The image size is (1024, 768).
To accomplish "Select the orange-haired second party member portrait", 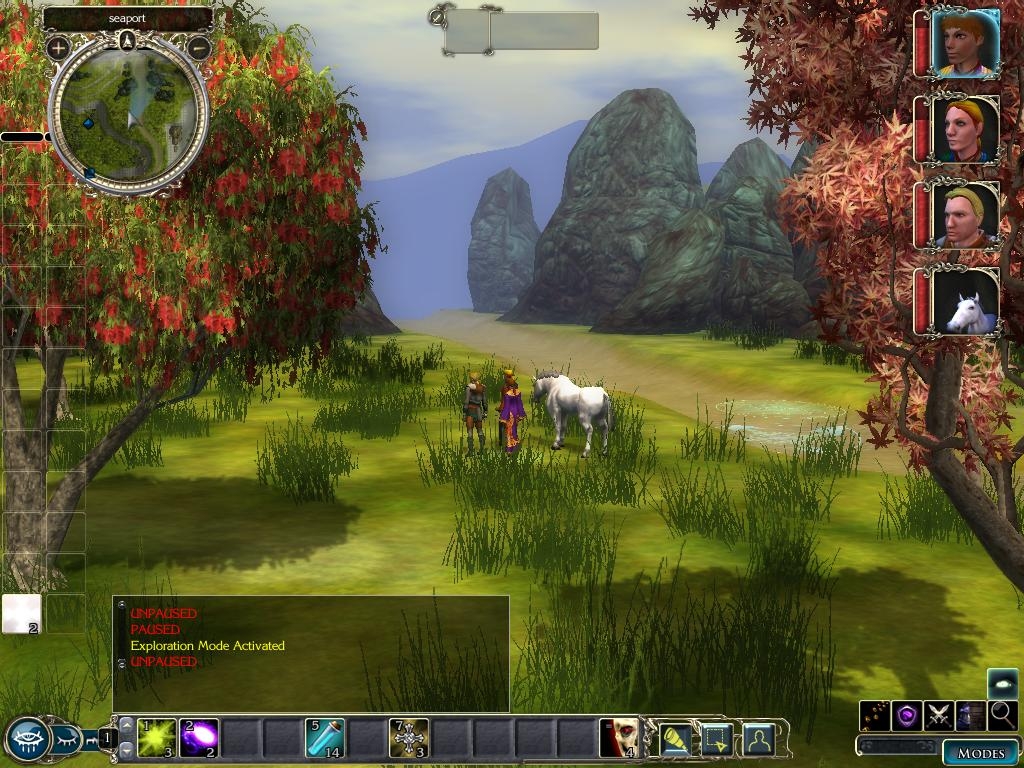I will pyautogui.click(x=966, y=129).
